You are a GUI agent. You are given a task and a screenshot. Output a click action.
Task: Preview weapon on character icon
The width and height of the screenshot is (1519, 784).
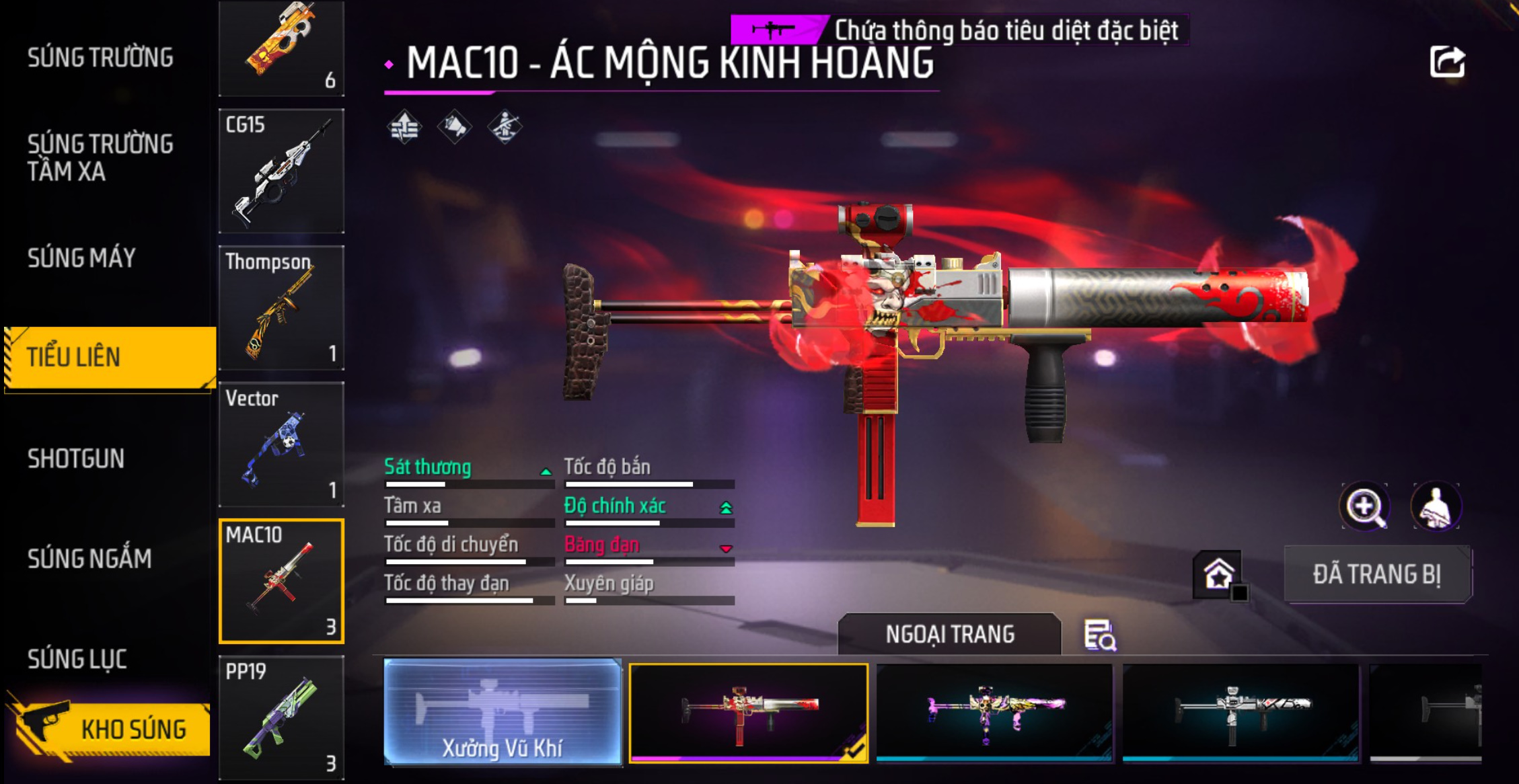(1436, 506)
